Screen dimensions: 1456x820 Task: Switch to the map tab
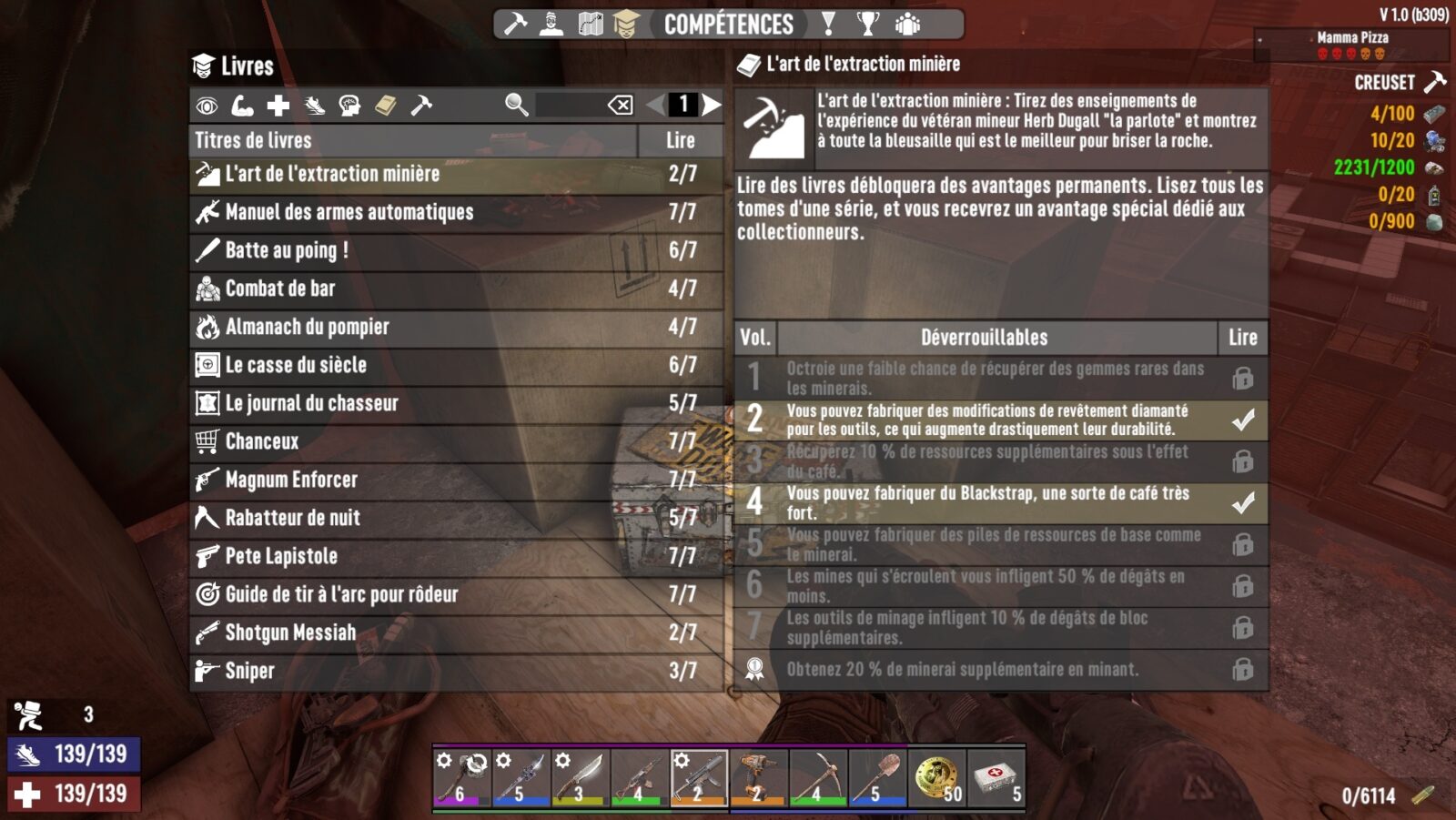[591, 24]
